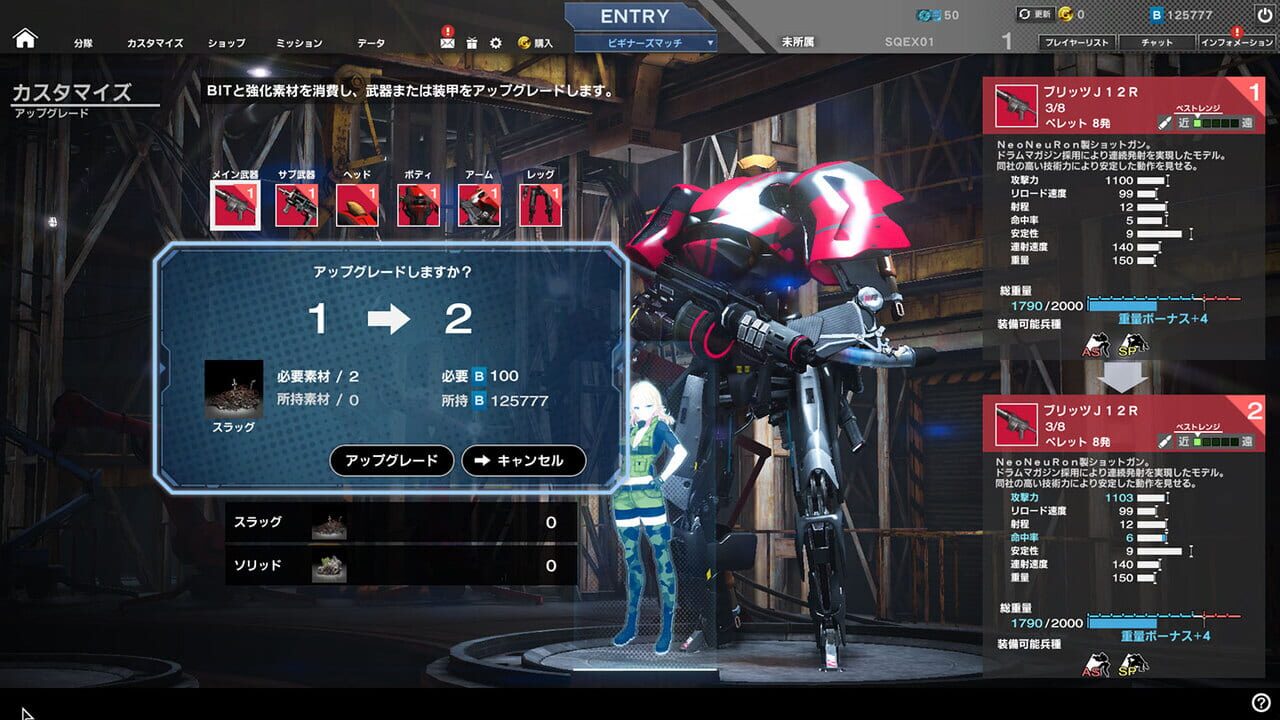Open the カスタマイズ menu
The height and width of the screenshot is (720, 1280).
pyautogui.click(x=155, y=44)
